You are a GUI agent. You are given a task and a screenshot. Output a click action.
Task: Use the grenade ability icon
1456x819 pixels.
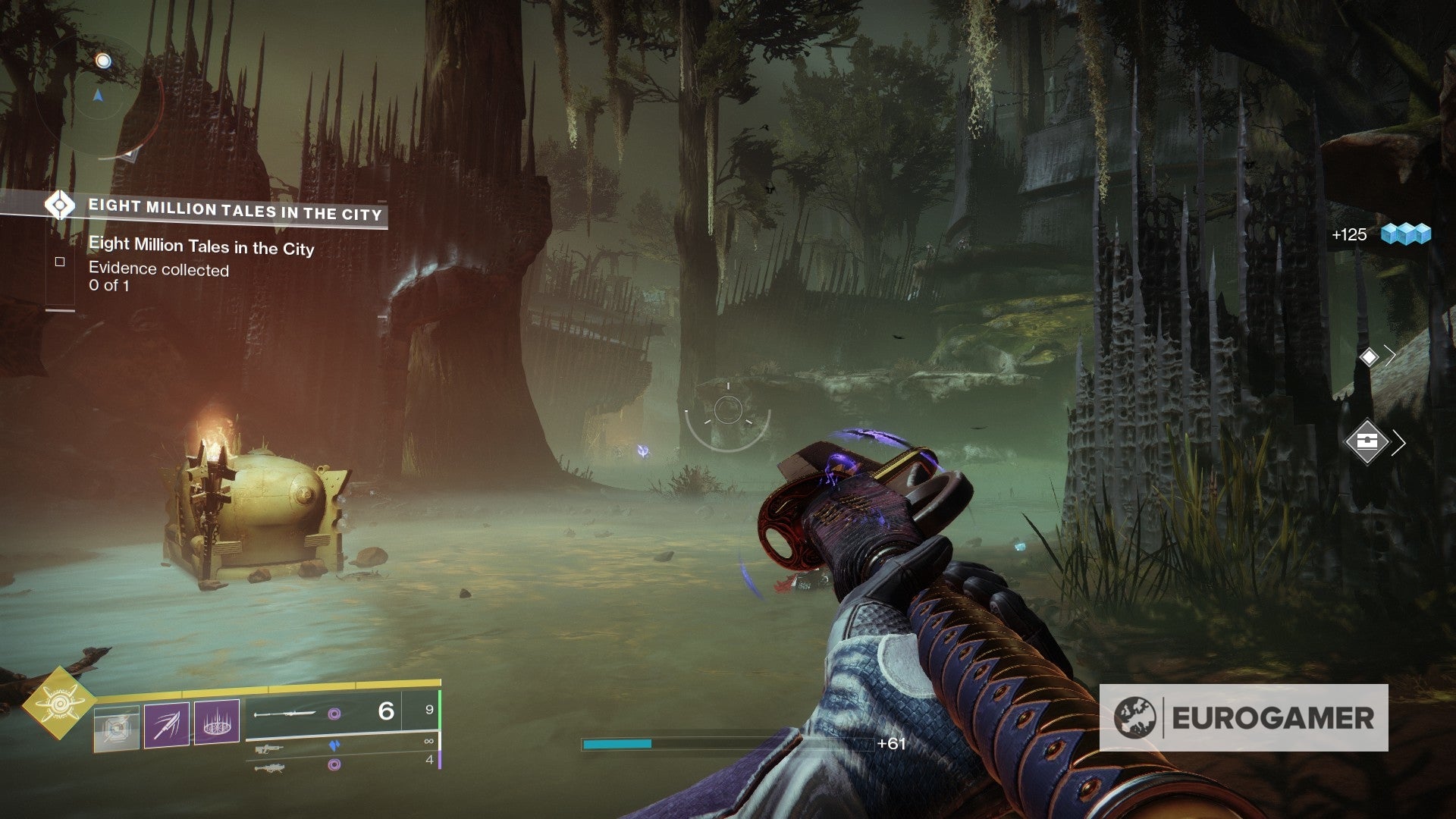coord(117,729)
